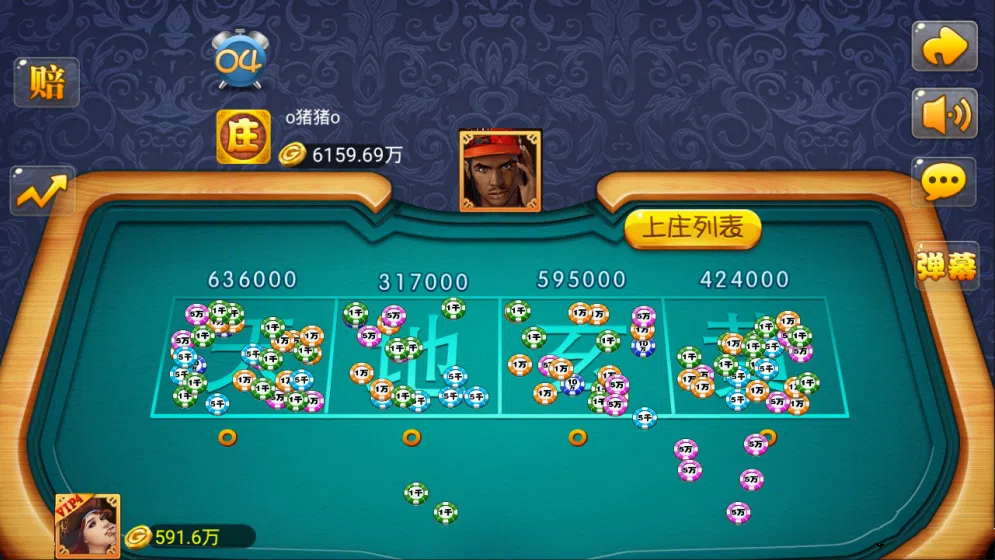Open the 赔 payout info button
The height and width of the screenshot is (560, 995).
point(46,83)
